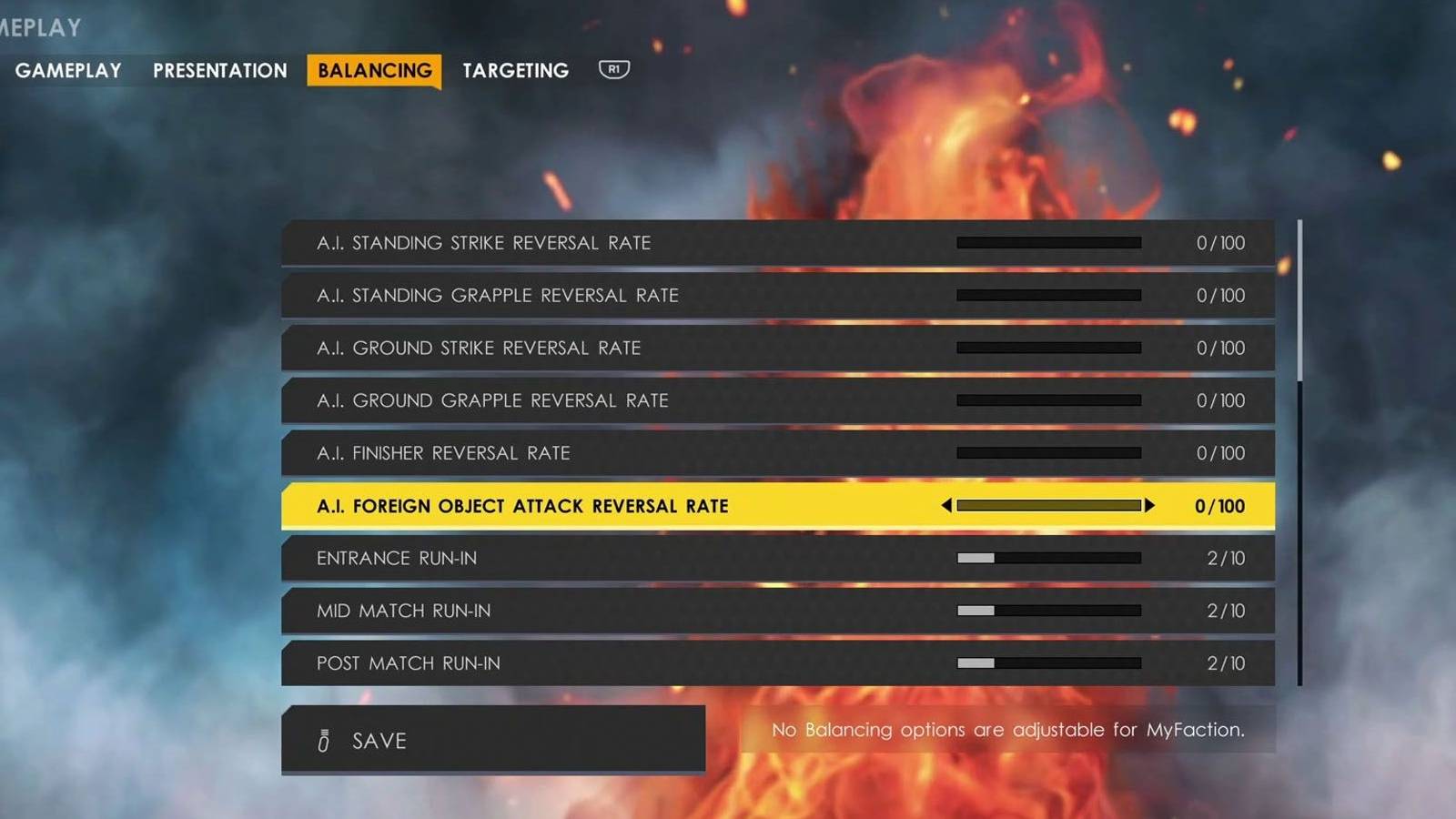Switch to the TARGETING tab
The height and width of the screenshot is (819, 1456).
point(515,70)
